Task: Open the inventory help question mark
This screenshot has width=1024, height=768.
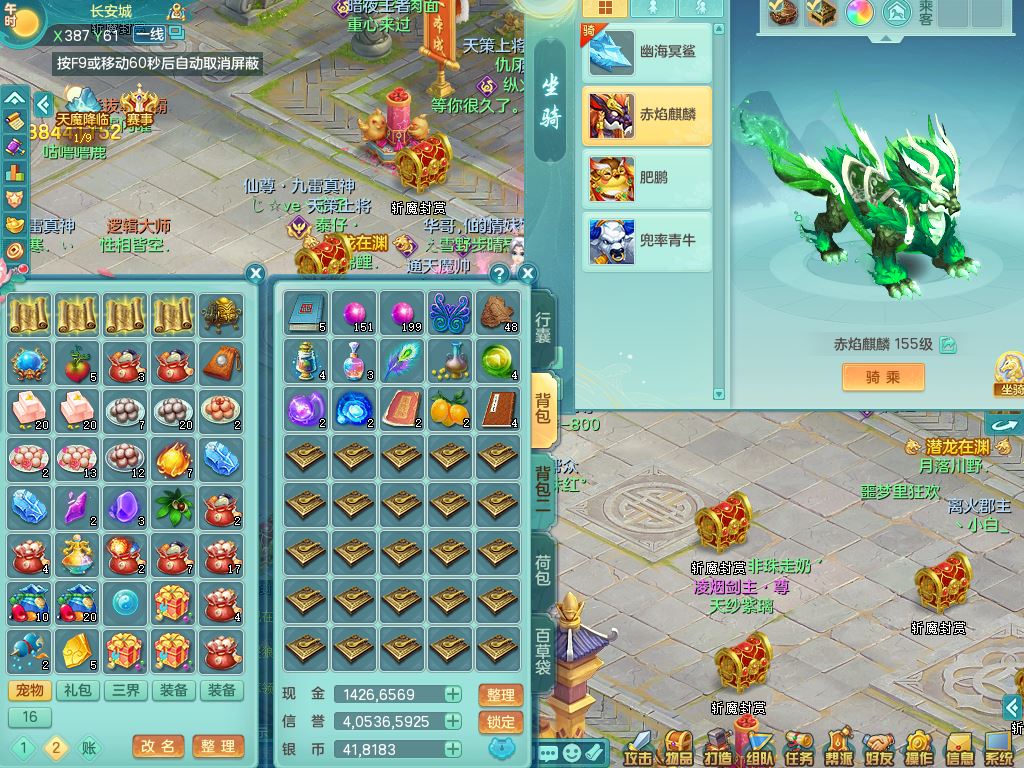Action: 499,273
